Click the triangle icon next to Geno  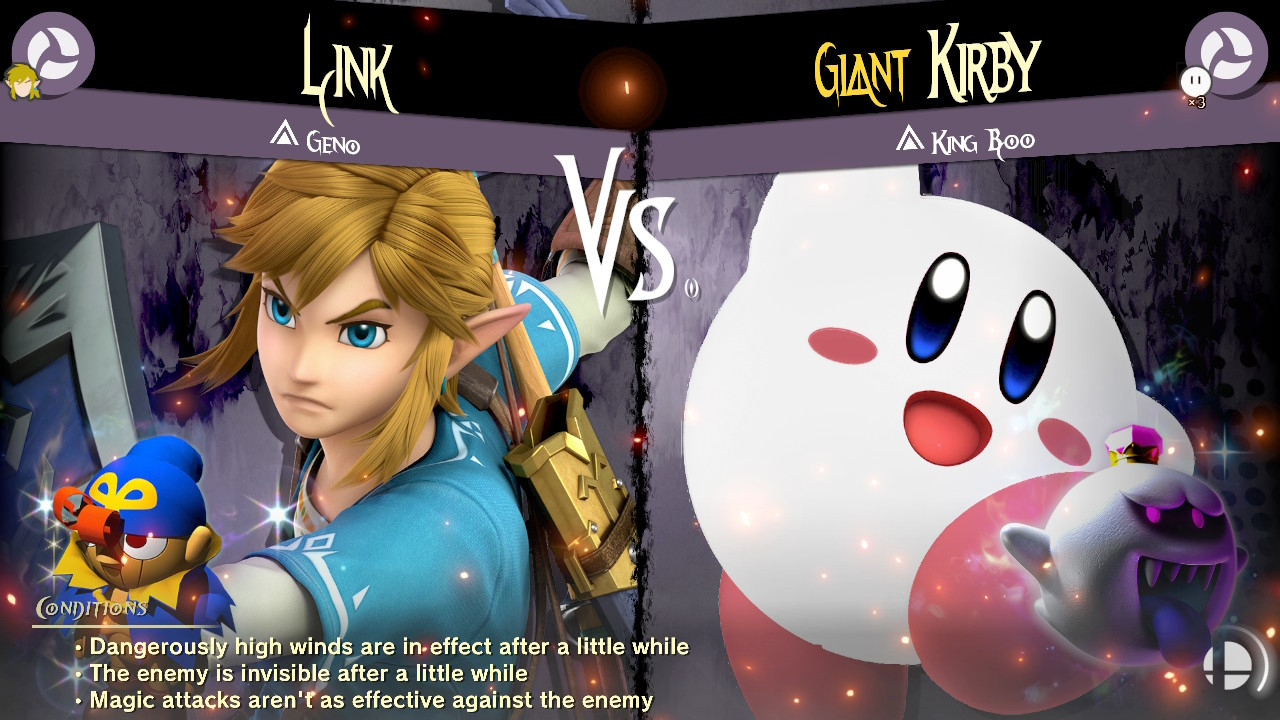coord(286,134)
